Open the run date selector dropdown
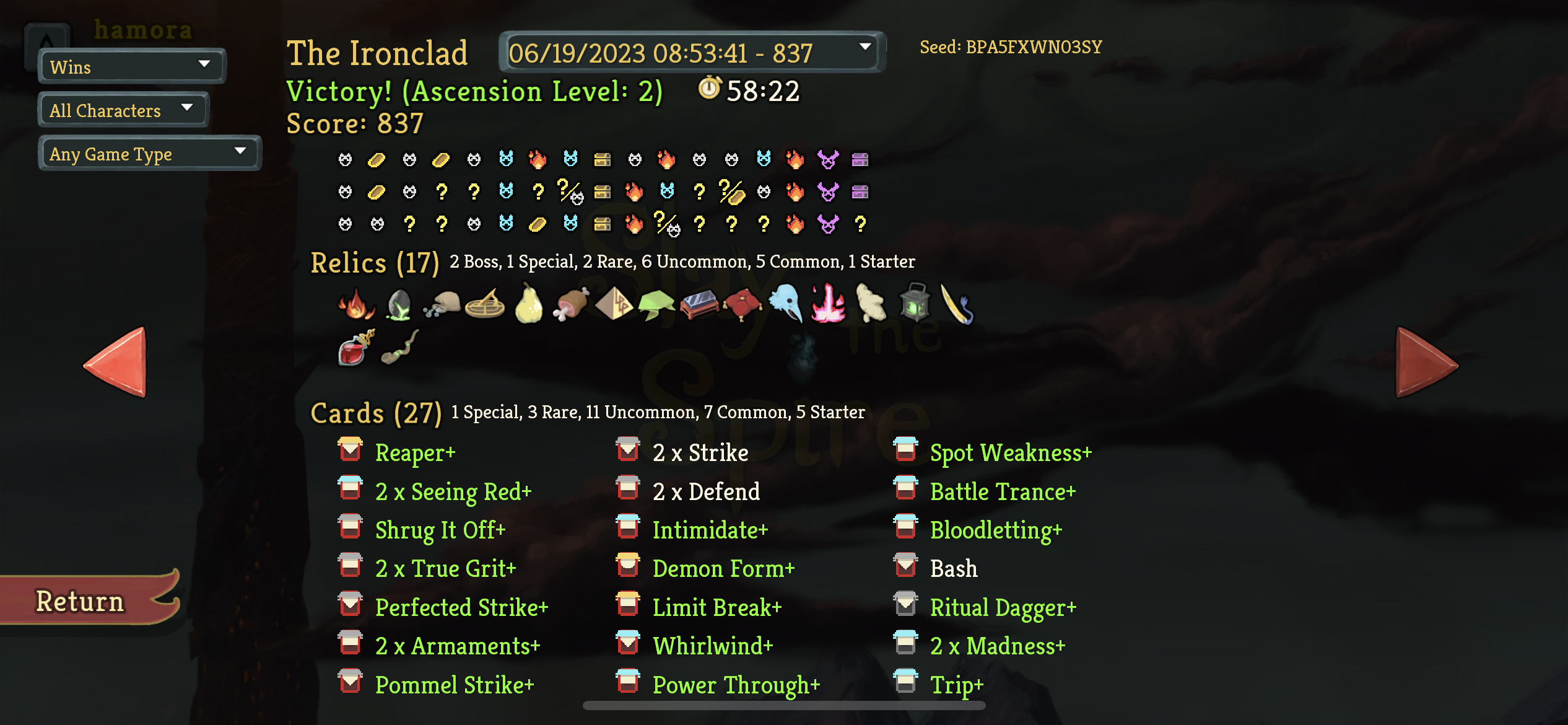 (690, 53)
